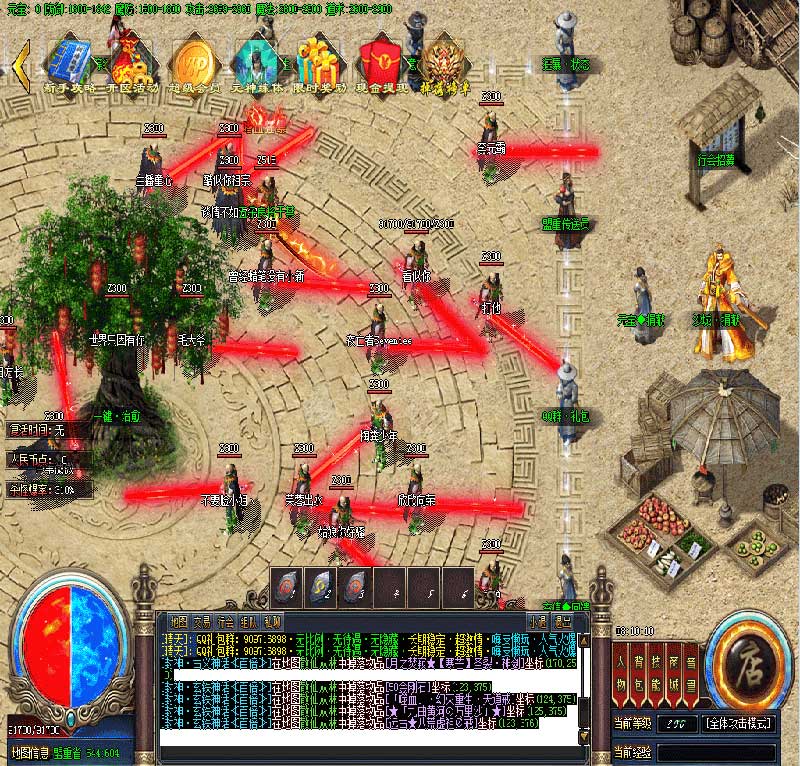Open the 开区活动 server events icon
The width and height of the screenshot is (800, 766).
128,60
